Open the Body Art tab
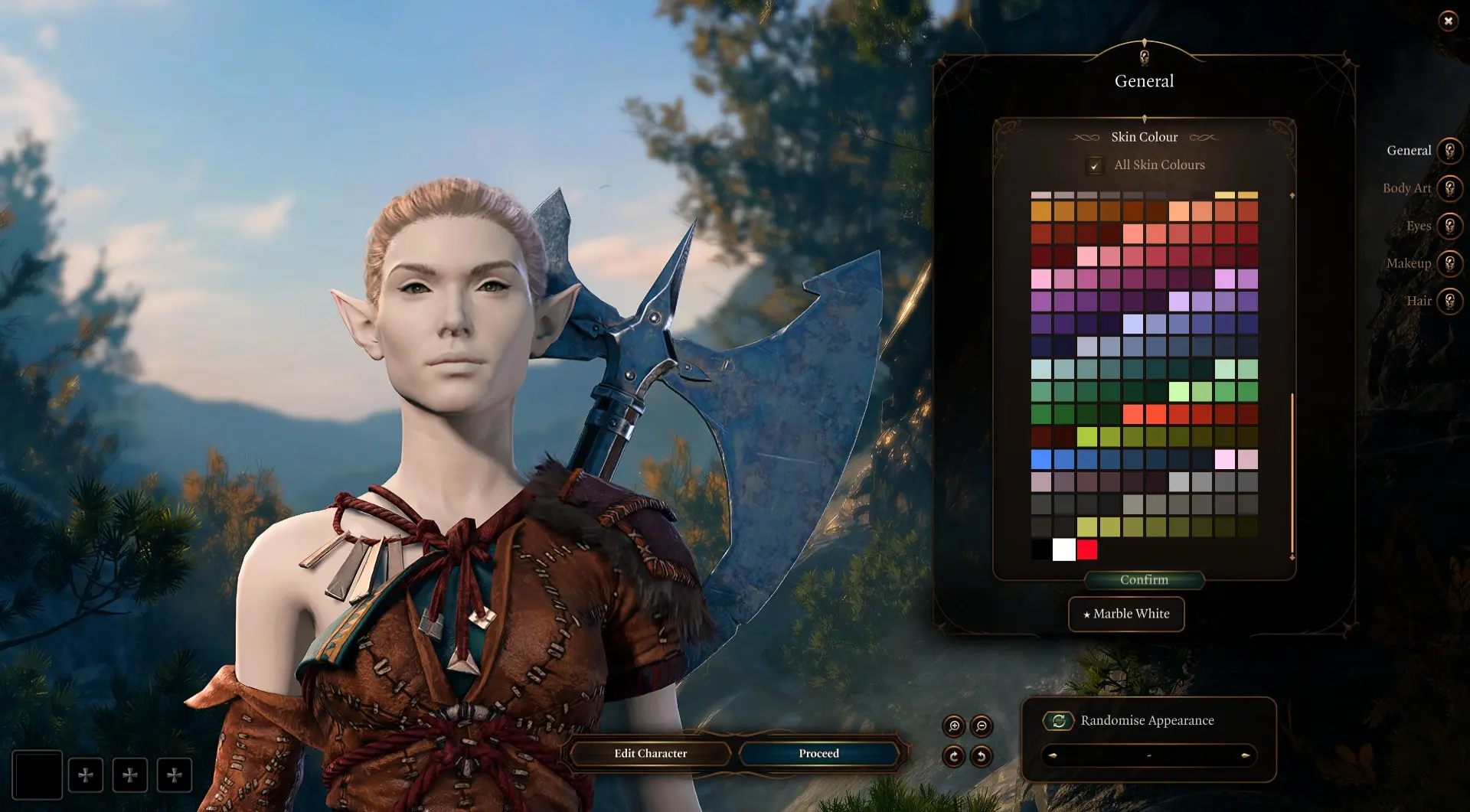Image resolution: width=1470 pixels, height=812 pixels. [1449, 188]
